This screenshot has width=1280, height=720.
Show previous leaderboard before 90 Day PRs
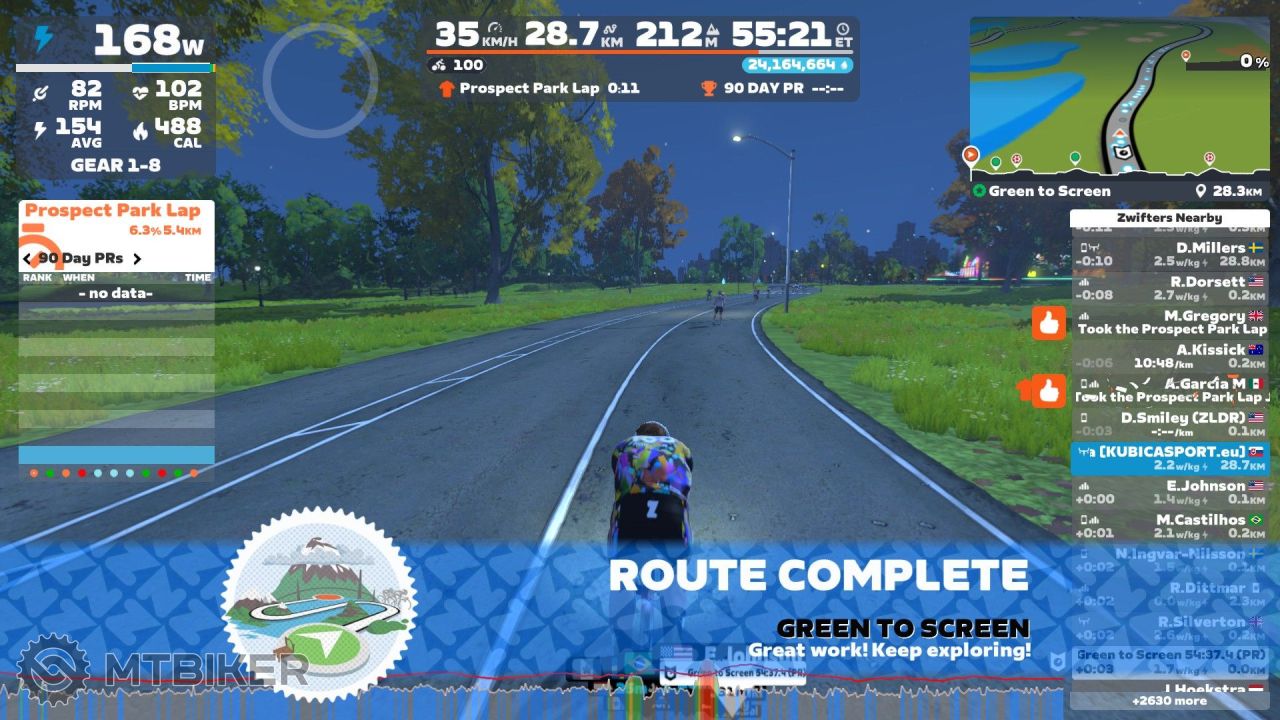tap(28, 258)
